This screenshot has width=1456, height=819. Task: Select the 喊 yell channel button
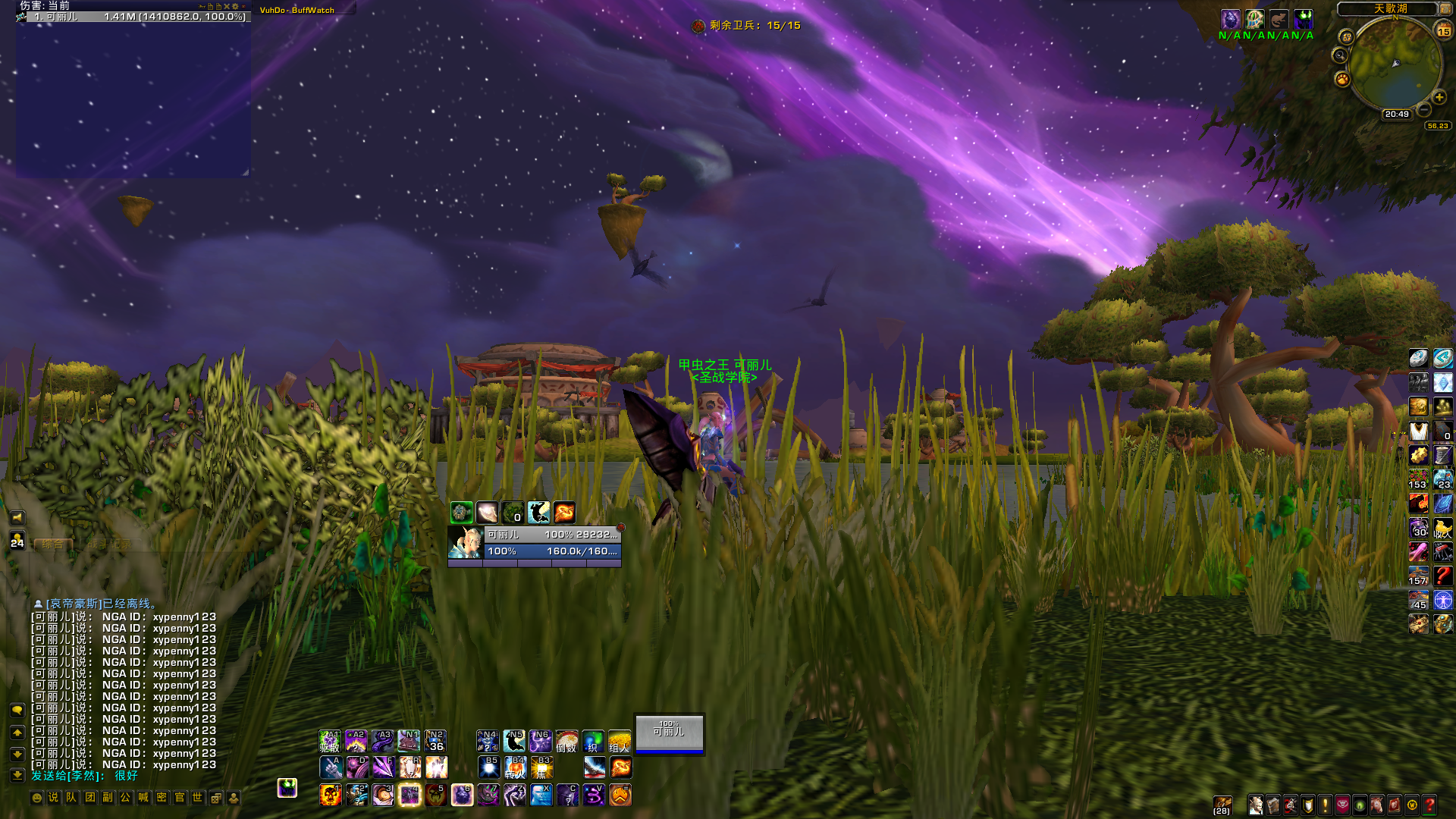pyautogui.click(x=143, y=798)
